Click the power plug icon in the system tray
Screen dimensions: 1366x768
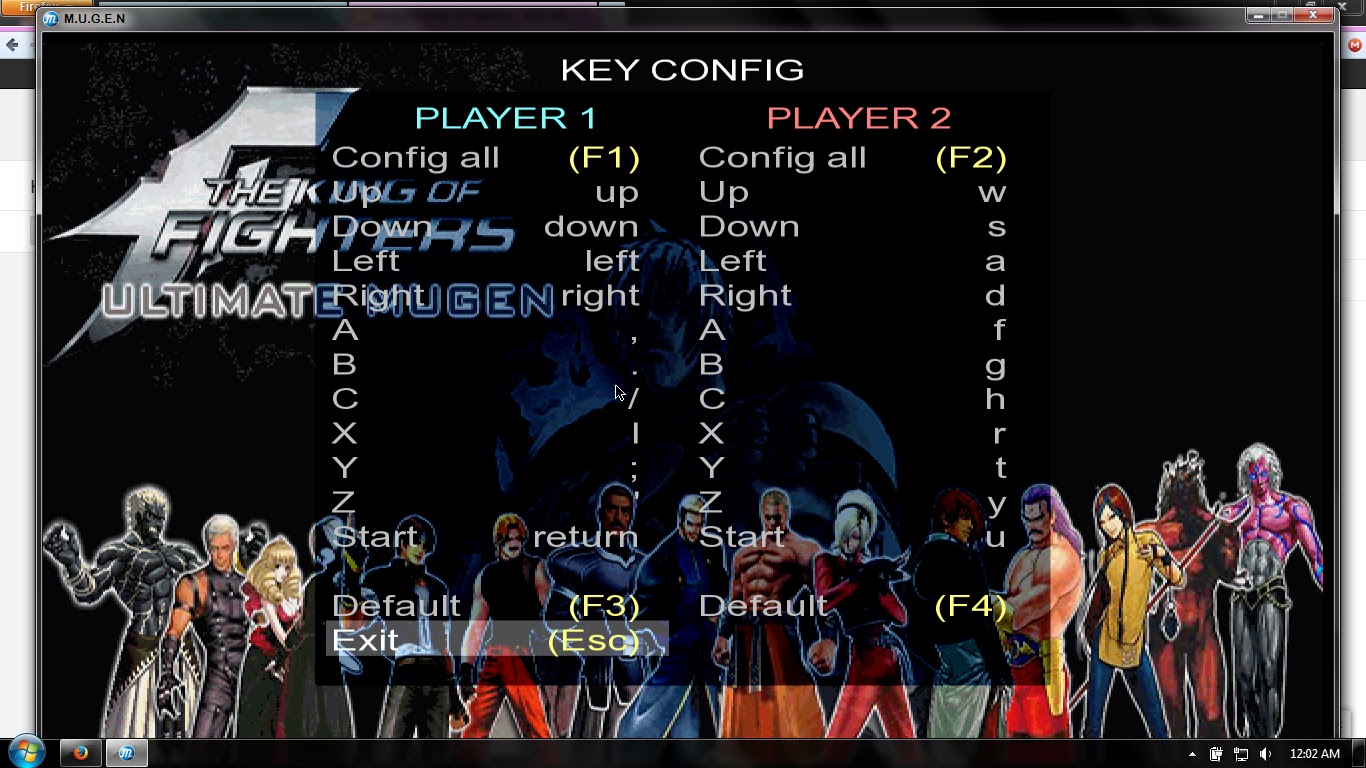point(1217,752)
